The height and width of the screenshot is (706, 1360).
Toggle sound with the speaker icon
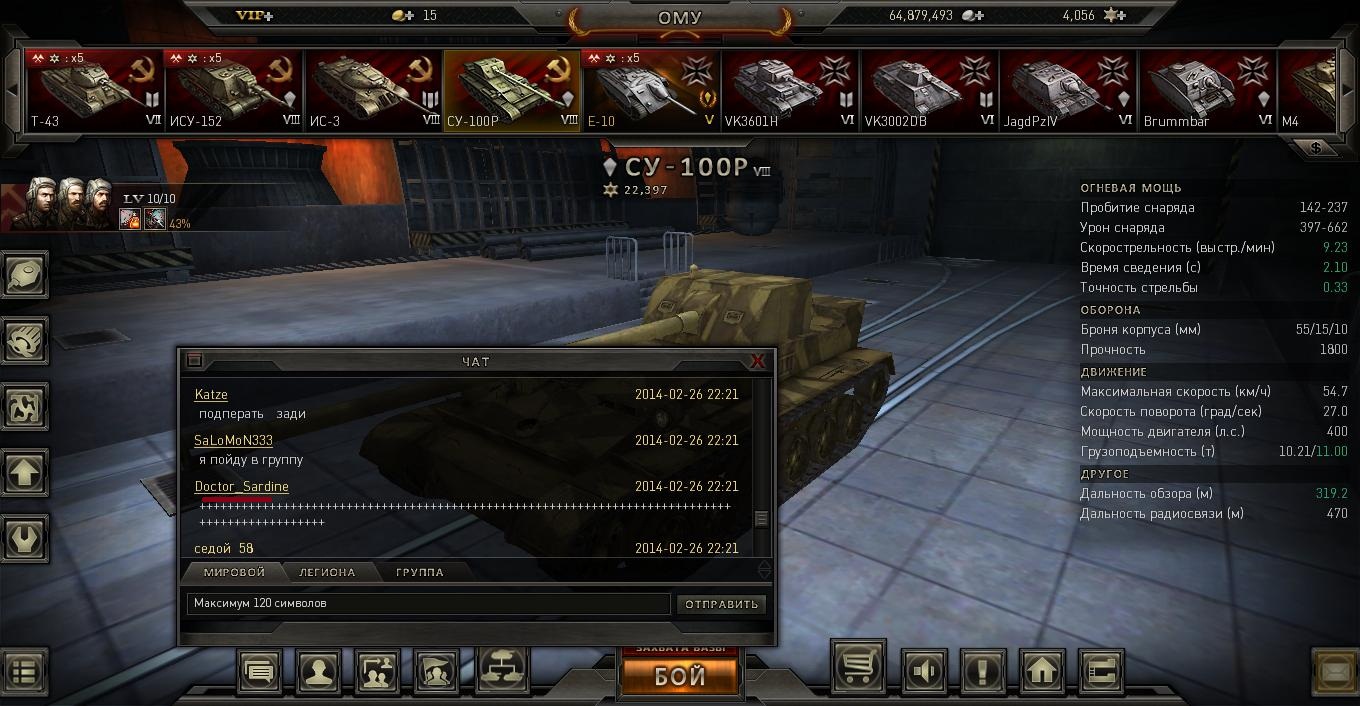(x=925, y=671)
